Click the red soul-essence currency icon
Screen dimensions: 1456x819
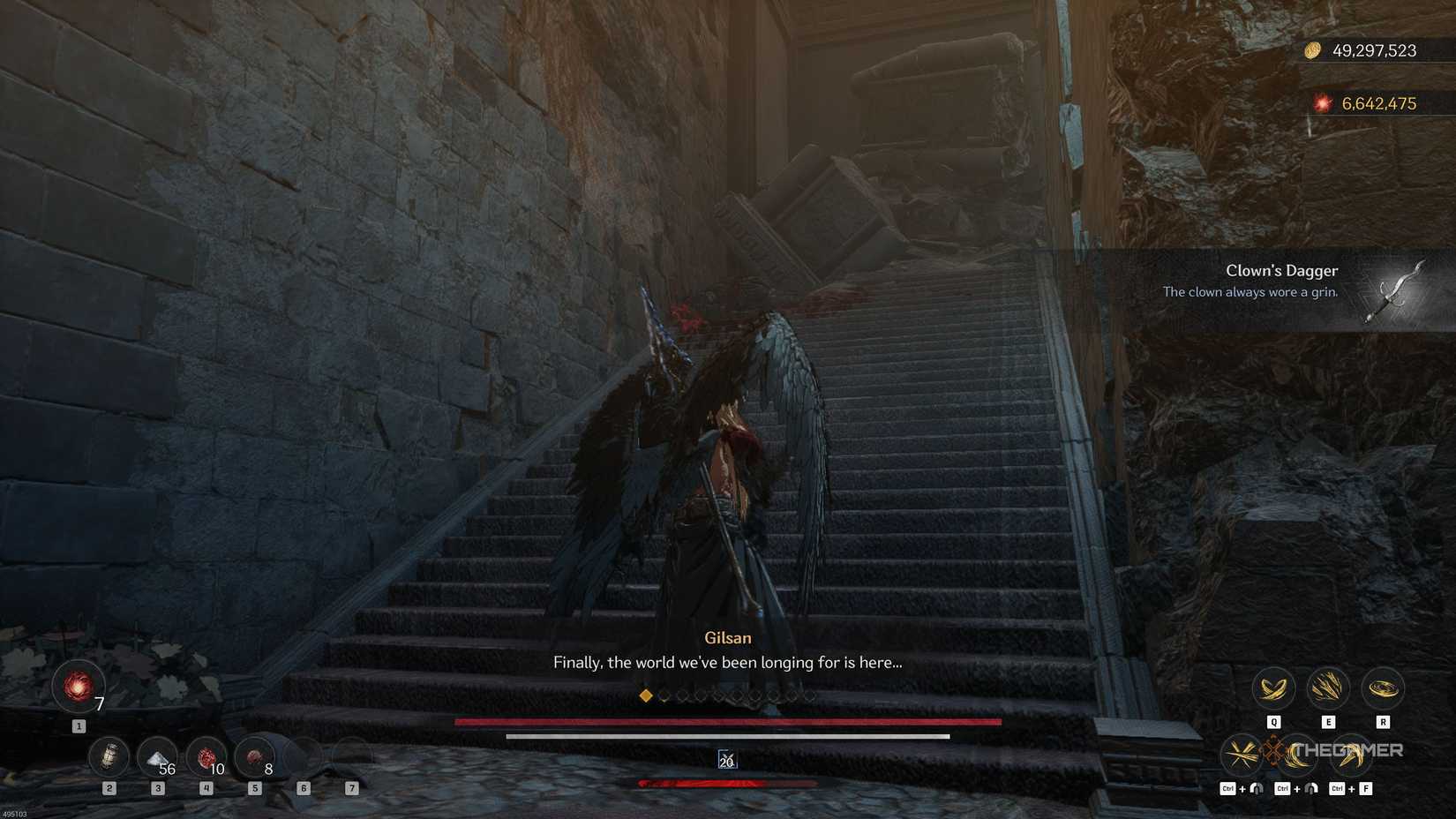[1321, 102]
